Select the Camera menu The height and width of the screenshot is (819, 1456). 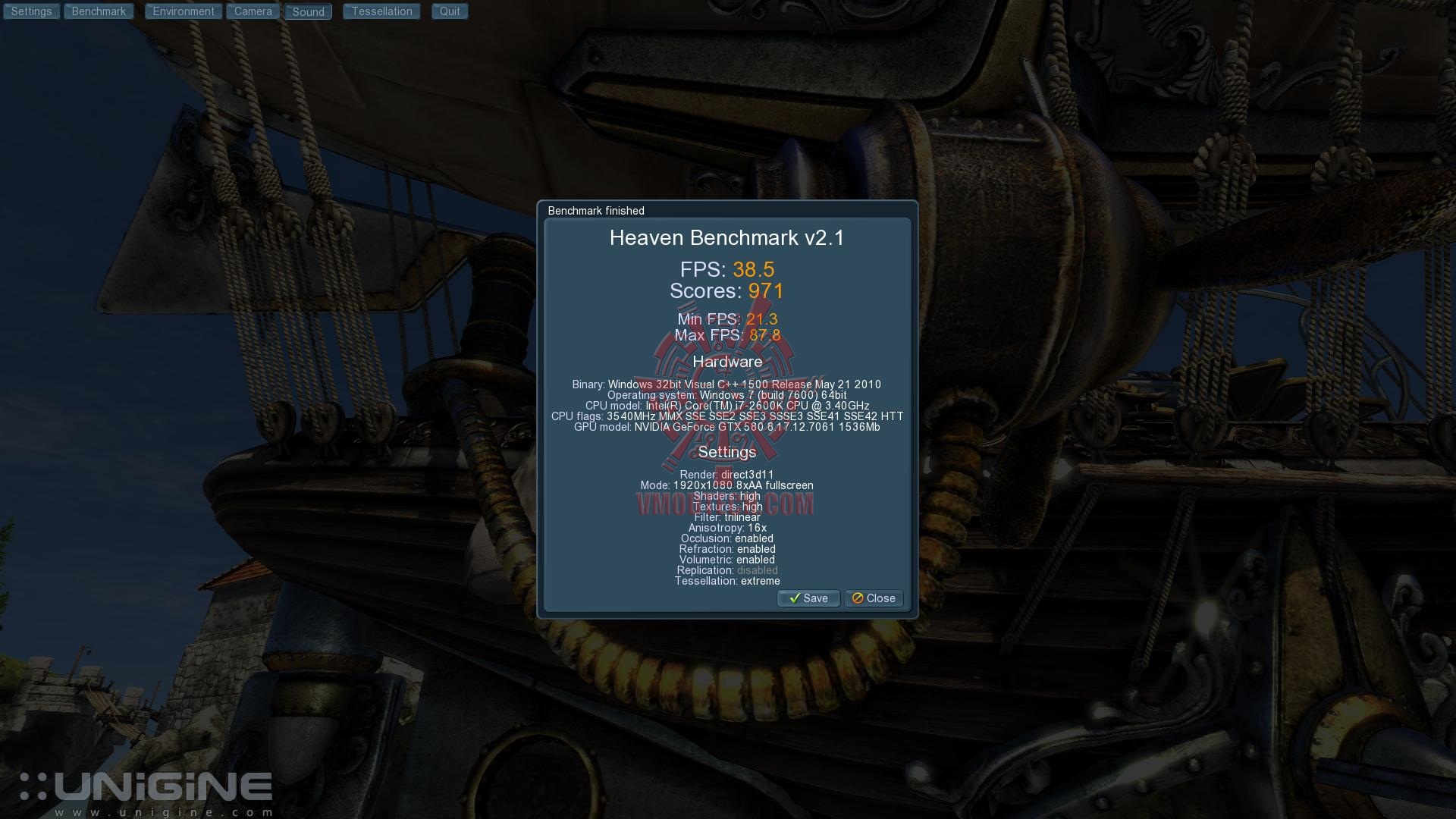[x=253, y=11]
